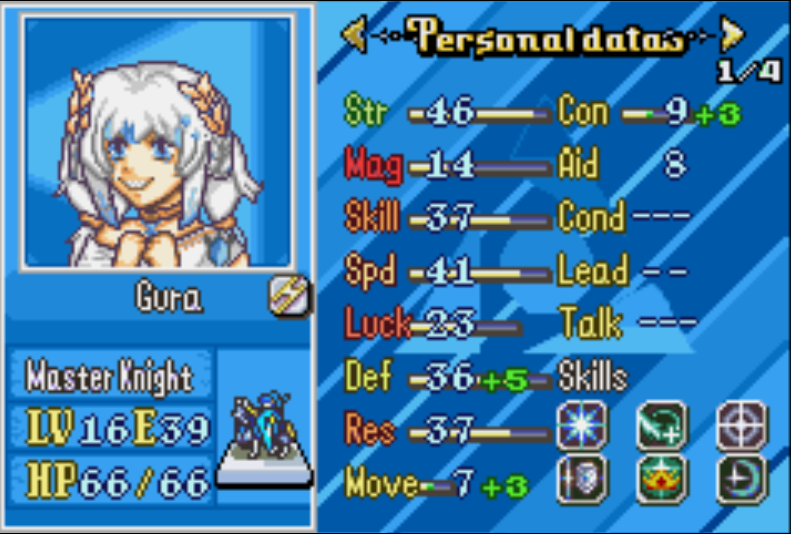Select the Master Knight class label
This screenshot has height=534, width=791.
pos(110,377)
